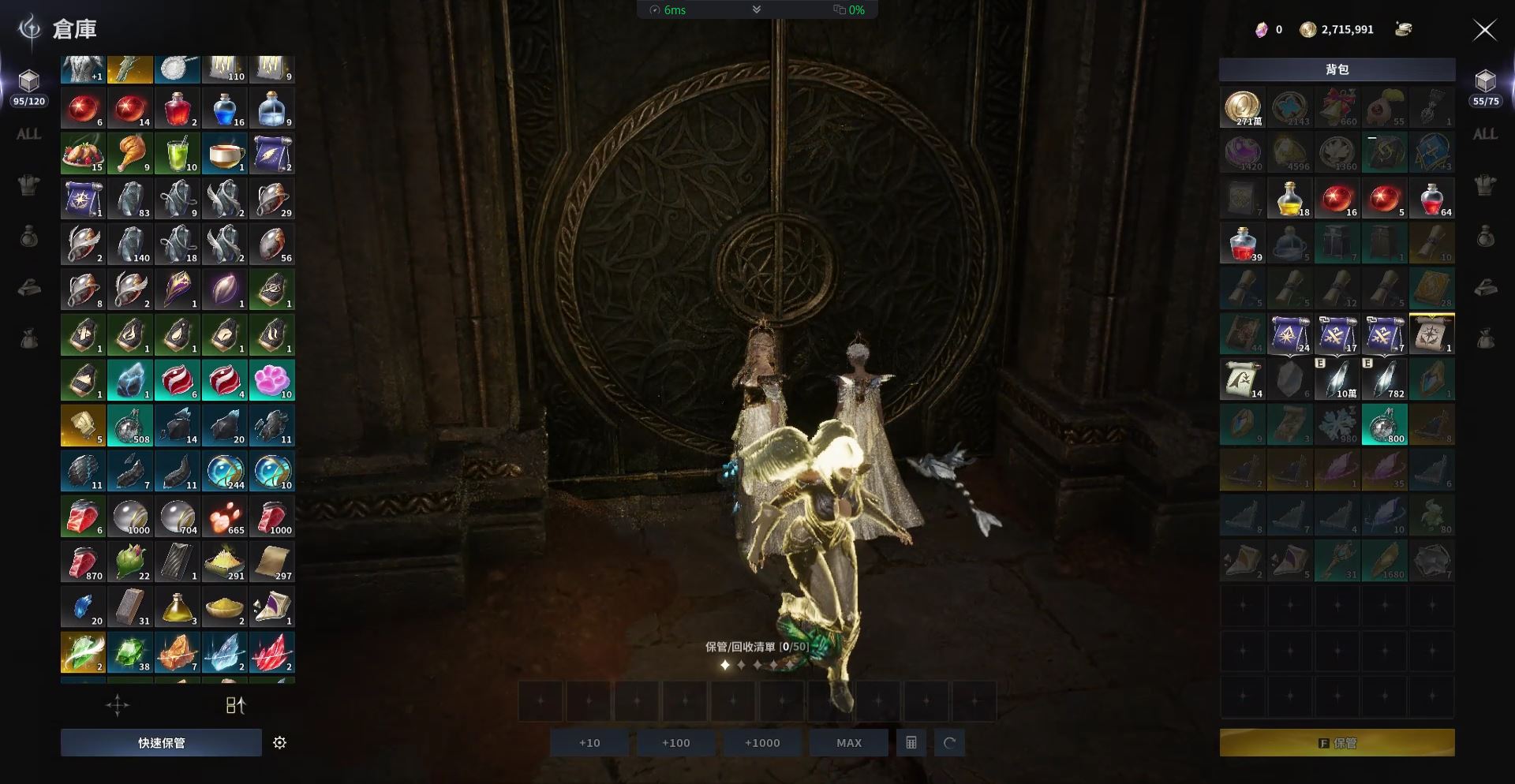This screenshot has height=784, width=1515.
Task: Select the red crystal cluster in warehouse
Action: [271, 652]
